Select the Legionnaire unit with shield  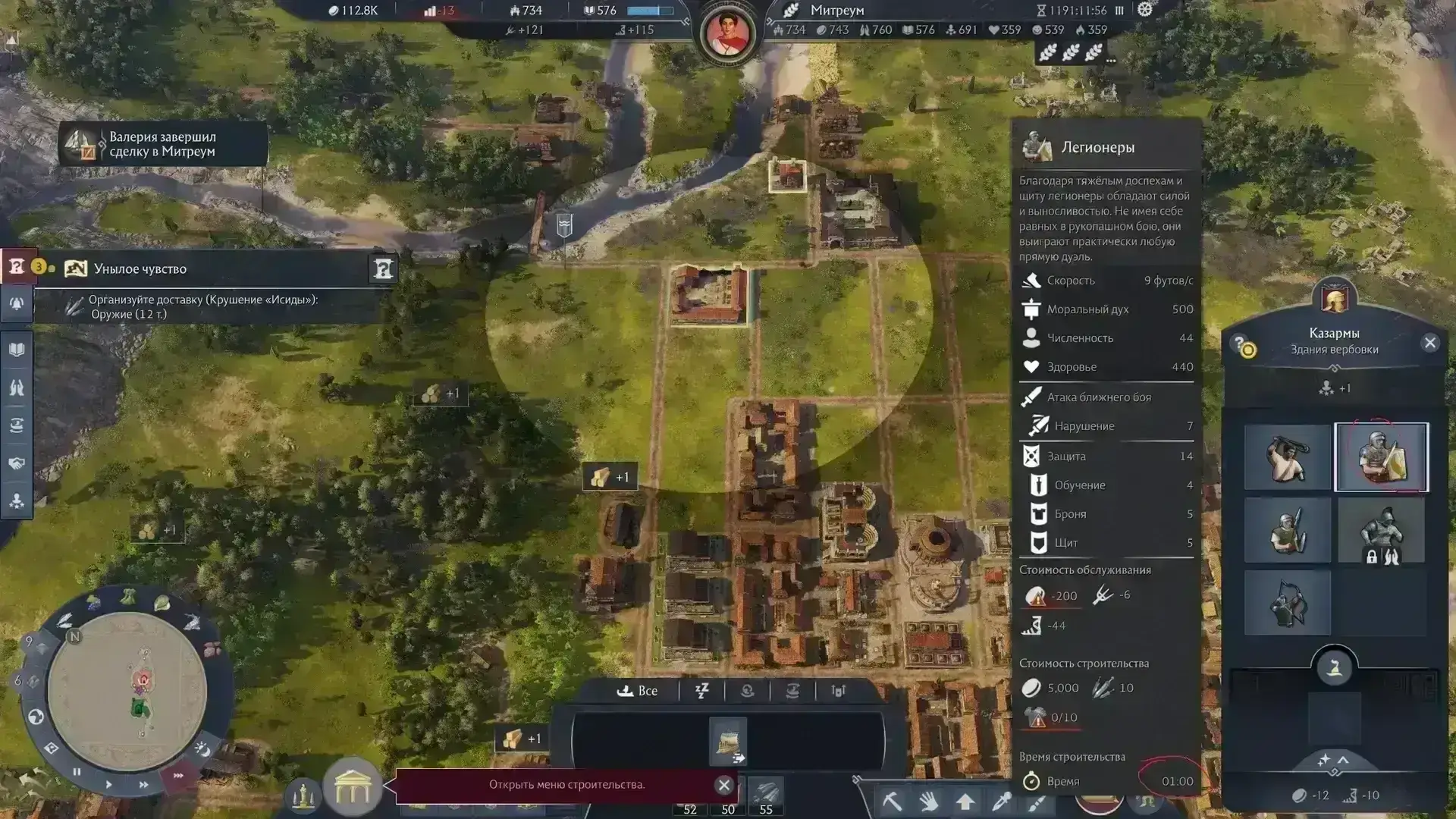pyautogui.click(x=1381, y=457)
